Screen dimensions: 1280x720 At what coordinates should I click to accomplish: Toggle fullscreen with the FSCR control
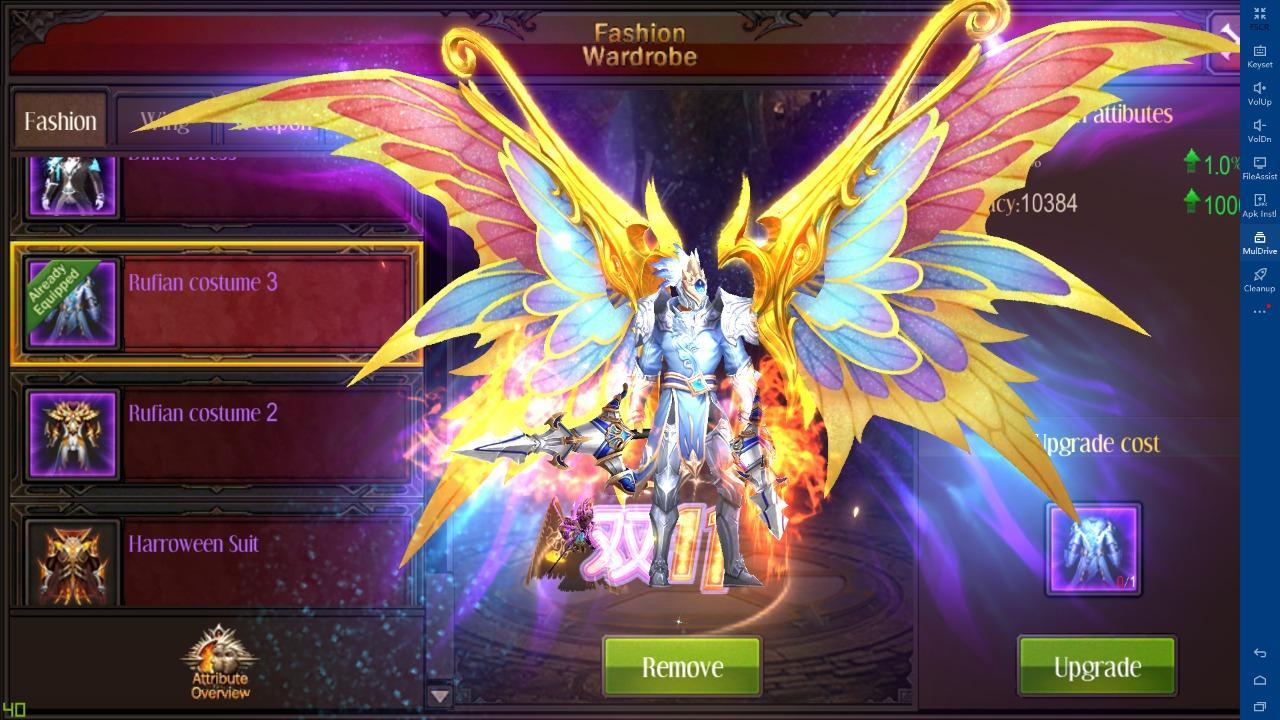click(1258, 18)
